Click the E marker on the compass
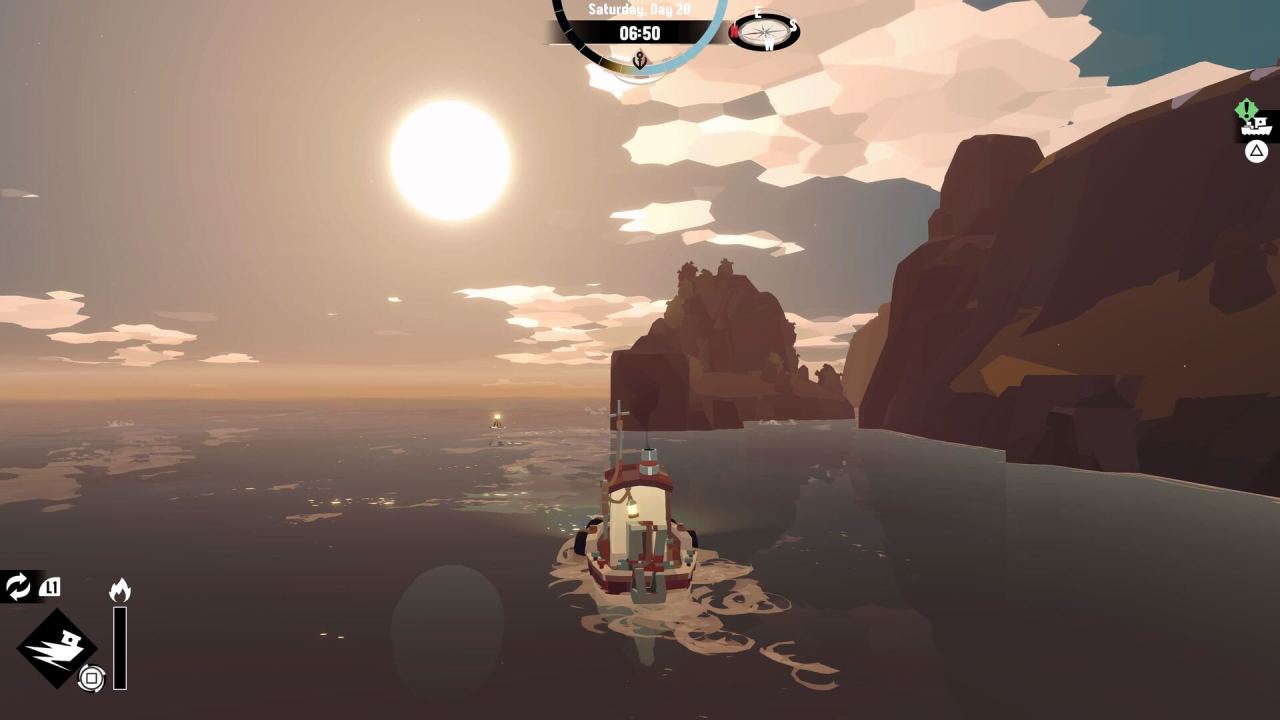The width and height of the screenshot is (1280, 720). (757, 12)
